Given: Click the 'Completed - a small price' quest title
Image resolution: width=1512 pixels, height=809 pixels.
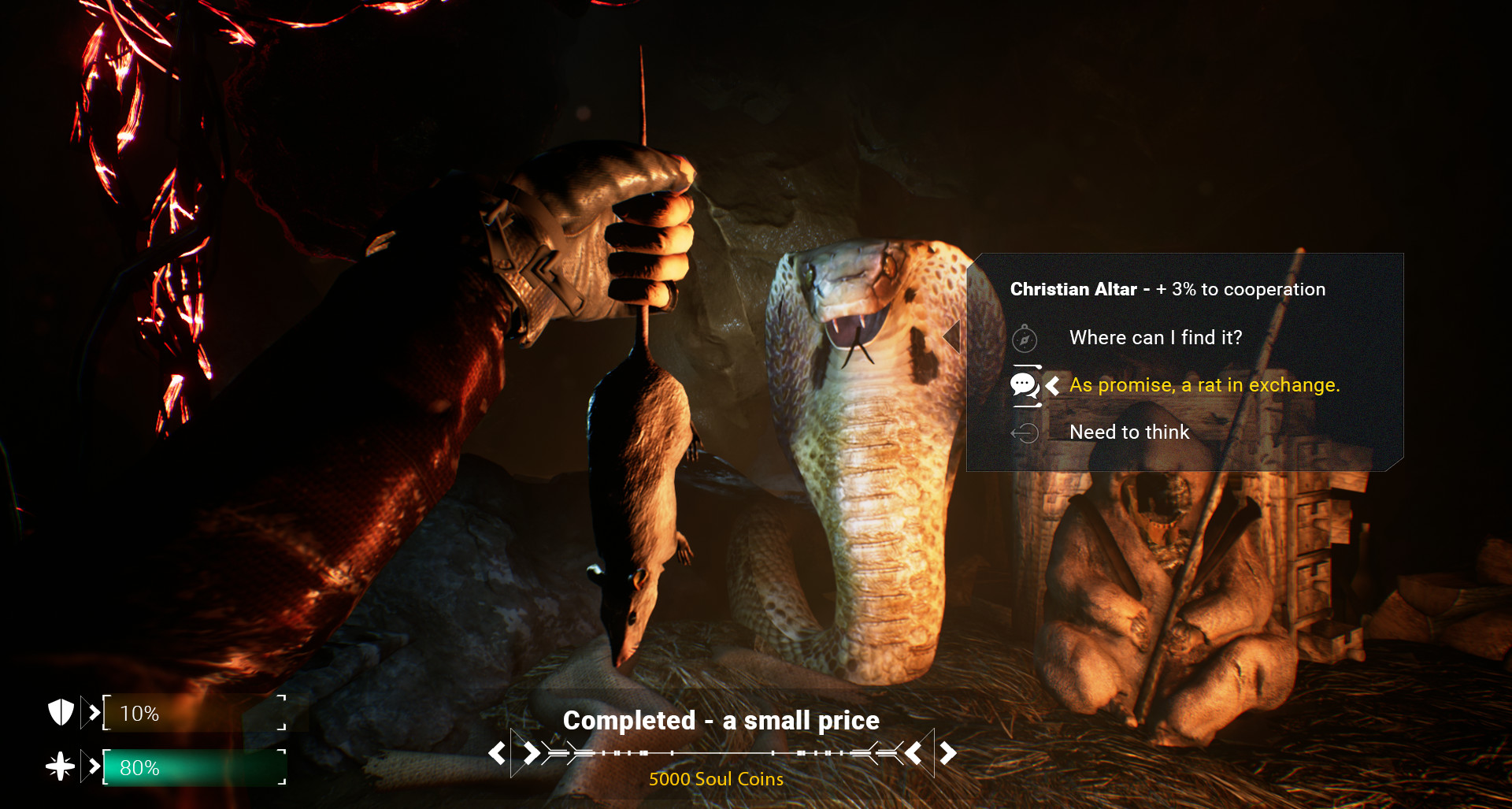Looking at the screenshot, I should click(721, 720).
